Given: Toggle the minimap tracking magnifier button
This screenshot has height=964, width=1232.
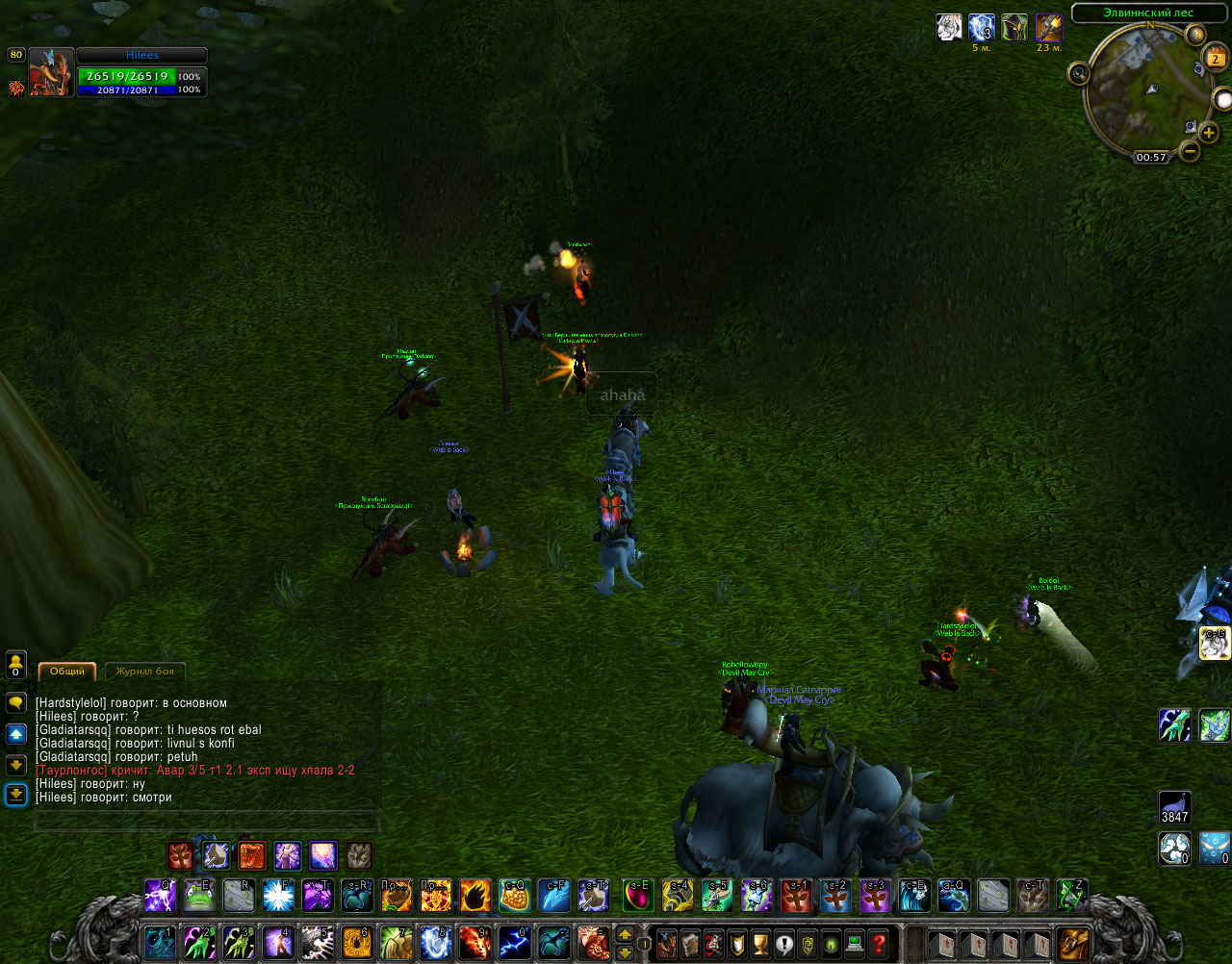Looking at the screenshot, I should (1079, 73).
